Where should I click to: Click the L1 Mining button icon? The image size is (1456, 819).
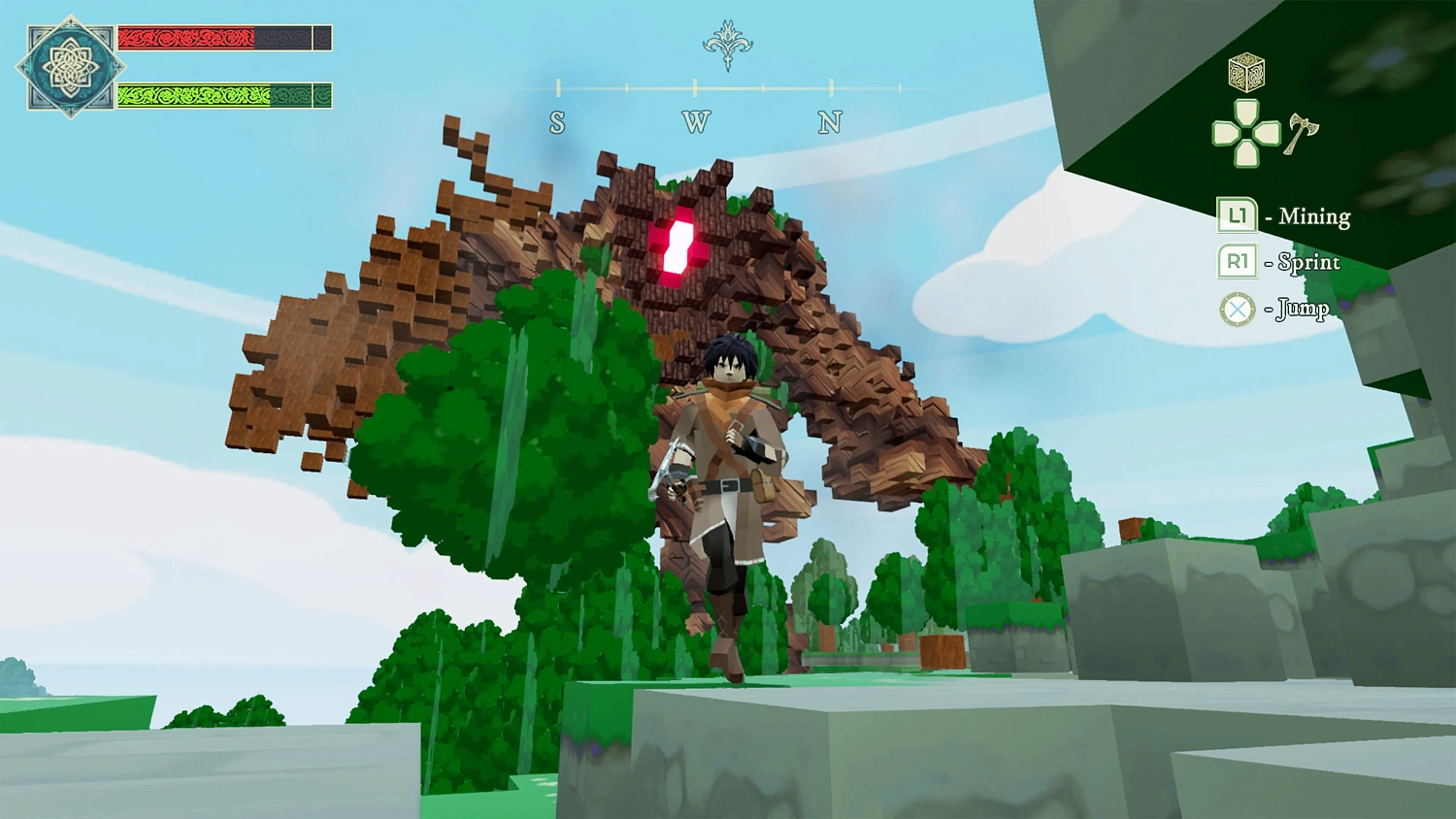coord(1236,215)
